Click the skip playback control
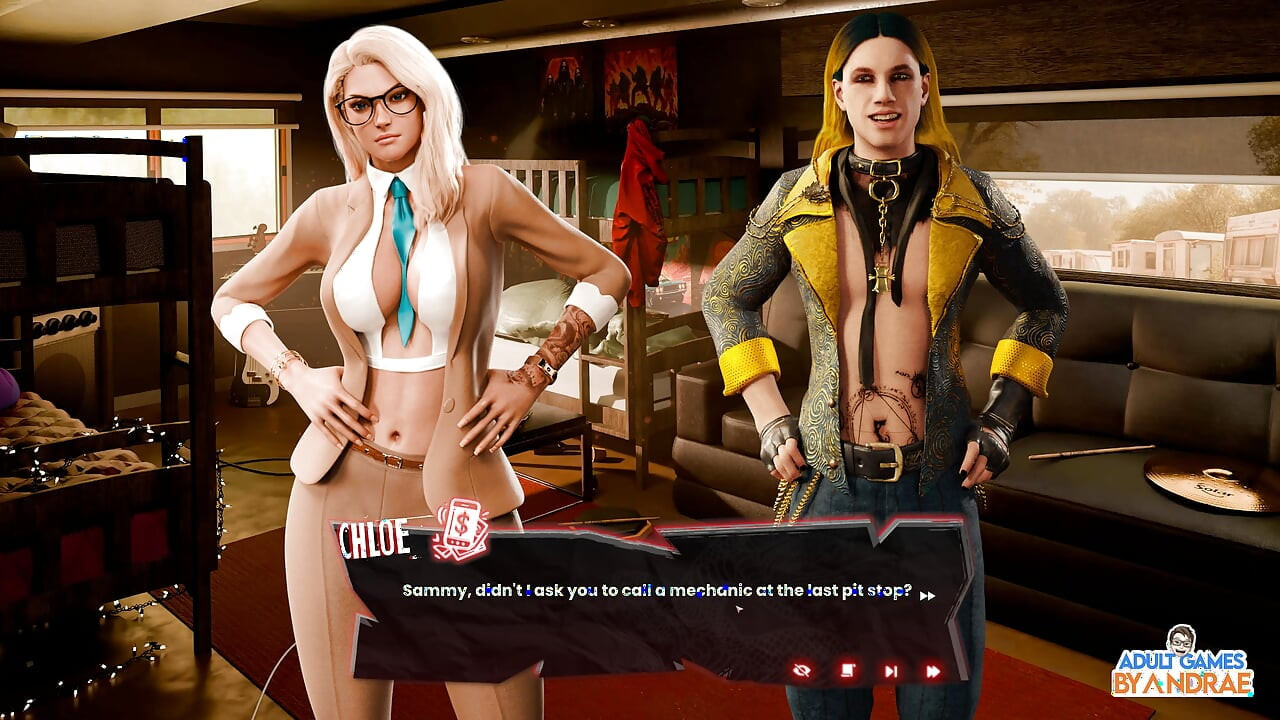 point(889,669)
